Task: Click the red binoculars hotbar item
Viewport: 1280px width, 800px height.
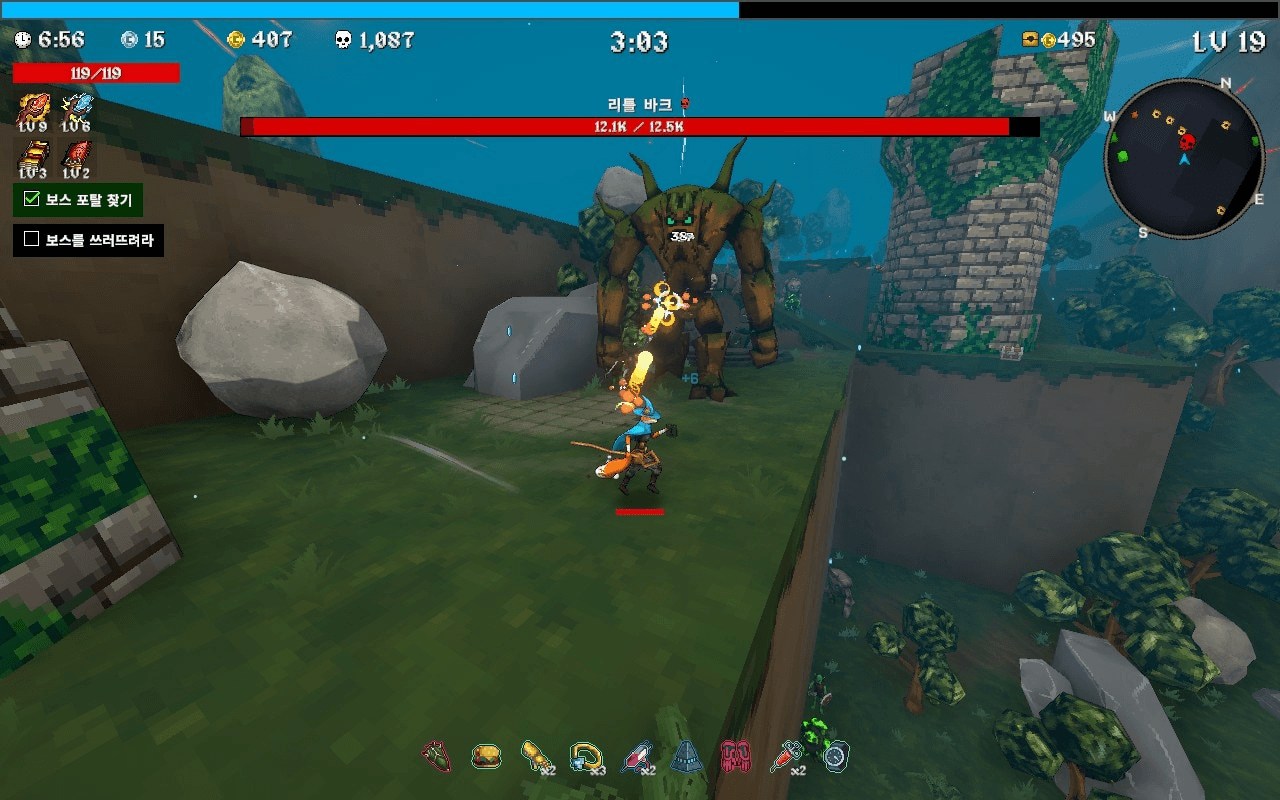Action: coord(737,757)
